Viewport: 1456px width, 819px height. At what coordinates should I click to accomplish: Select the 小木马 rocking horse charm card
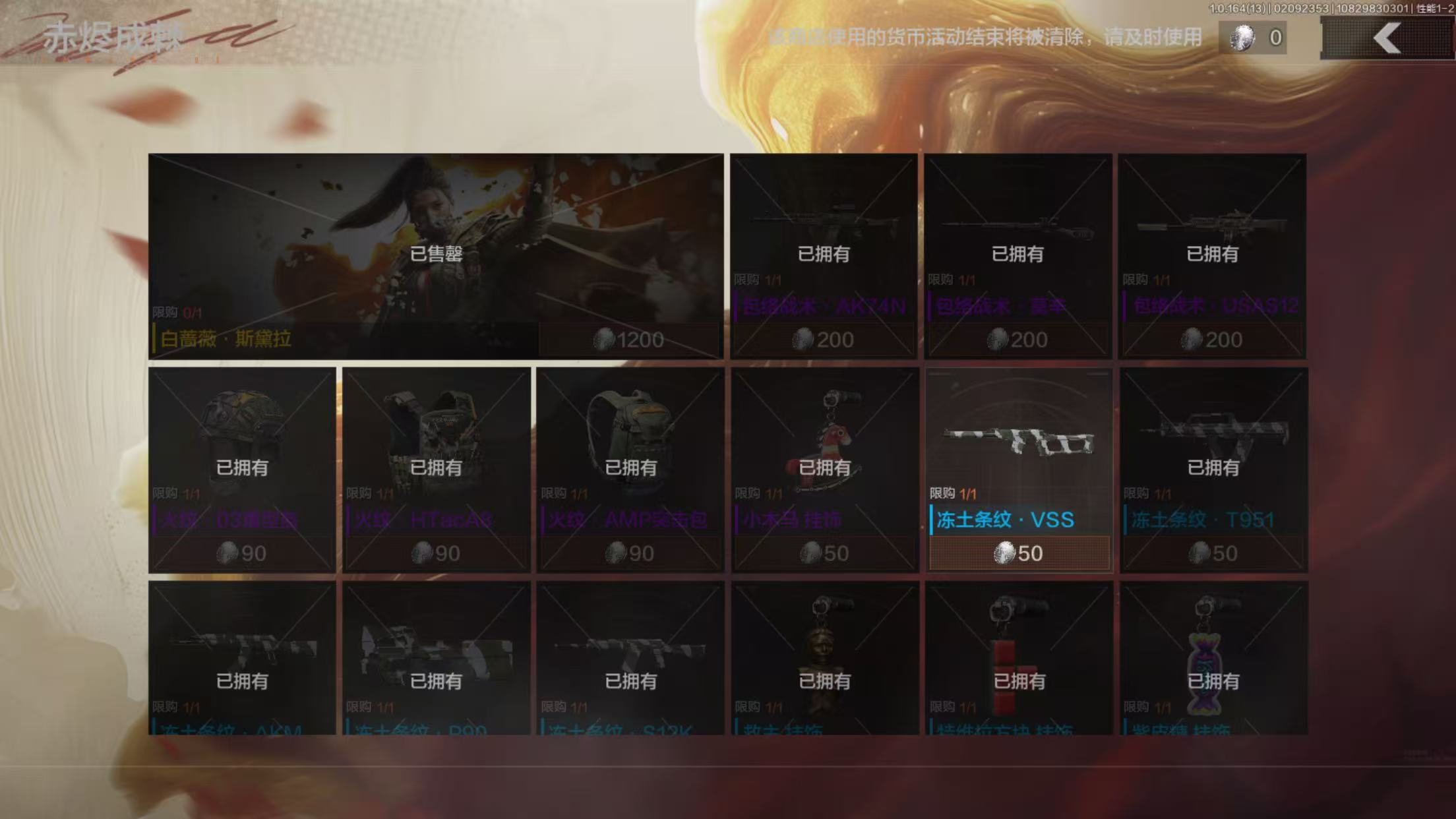[824, 470]
